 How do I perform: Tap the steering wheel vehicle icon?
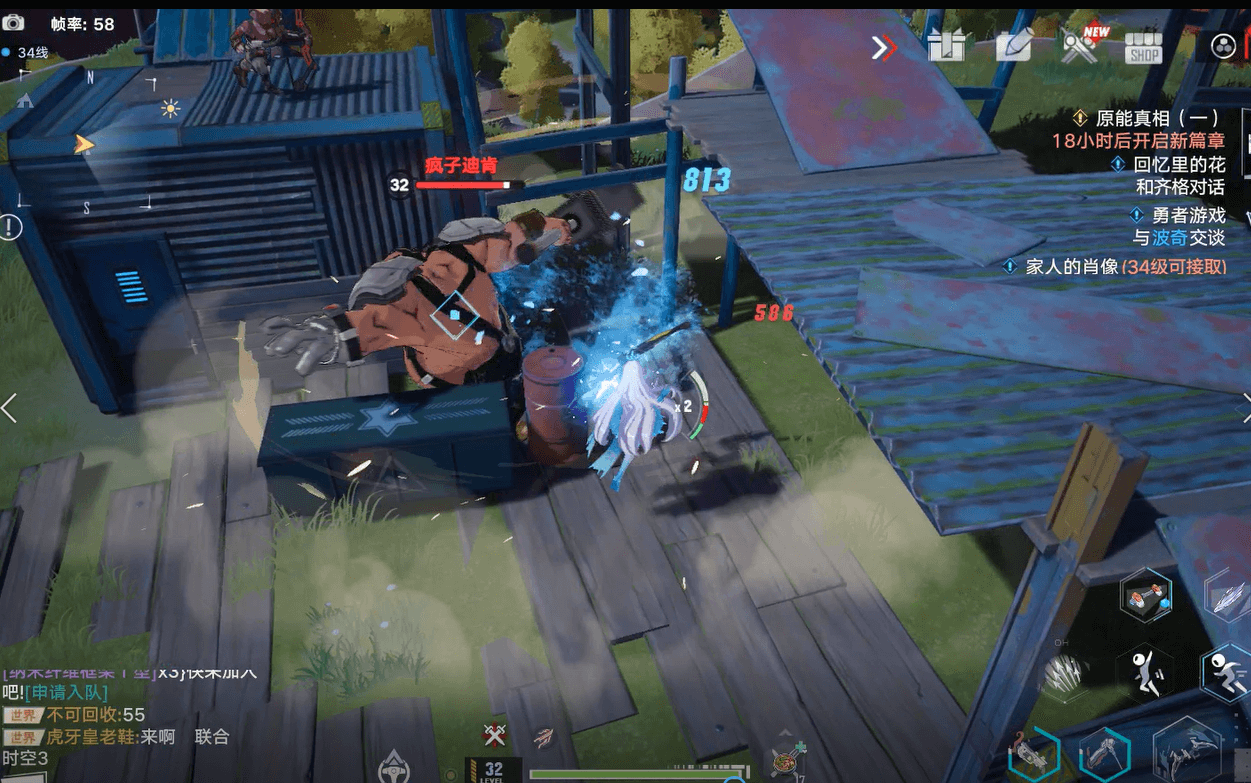click(x=394, y=767)
